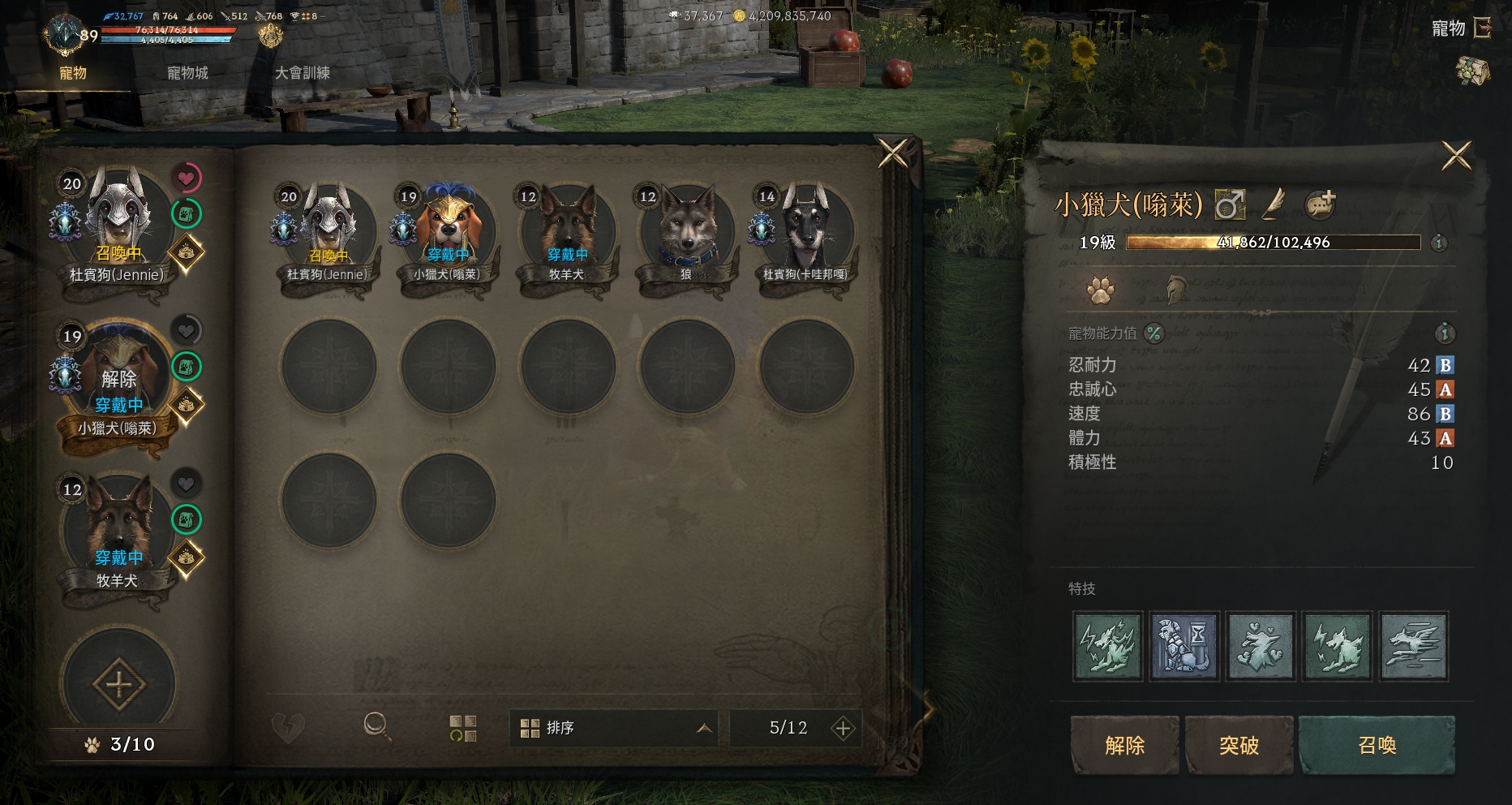Add a pet to the empty active slot

click(118, 684)
